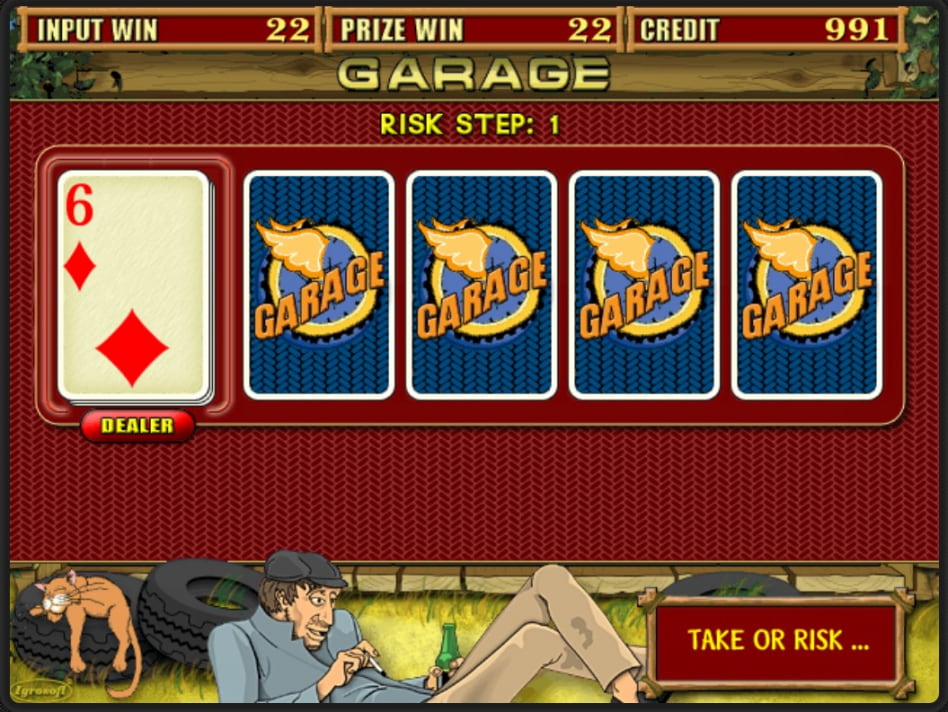Choose the face-down card farthest from the dealer
The width and height of the screenshot is (948, 712).
tap(807, 285)
